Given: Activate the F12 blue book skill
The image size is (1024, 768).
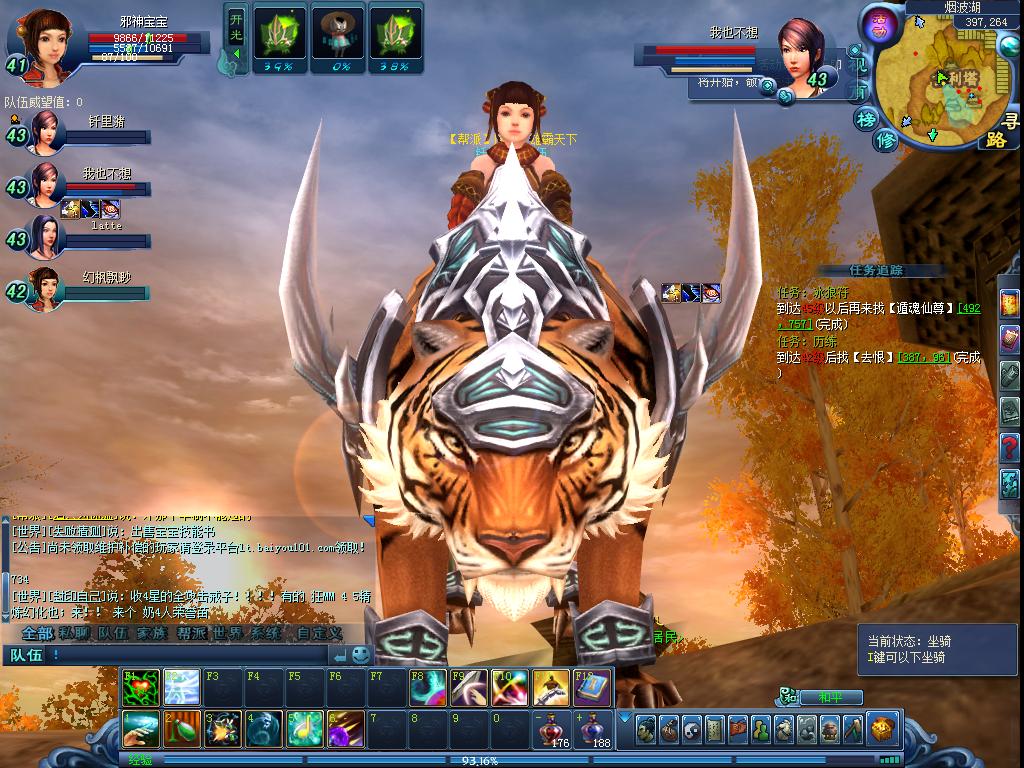Looking at the screenshot, I should coord(592,686).
